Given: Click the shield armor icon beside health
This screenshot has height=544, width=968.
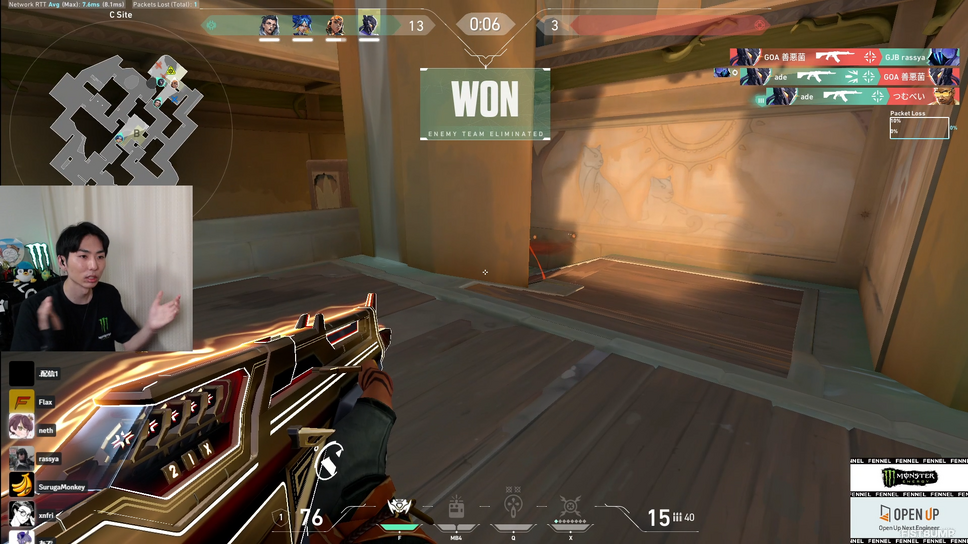Looking at the screenshot, I should coord(281,517).
